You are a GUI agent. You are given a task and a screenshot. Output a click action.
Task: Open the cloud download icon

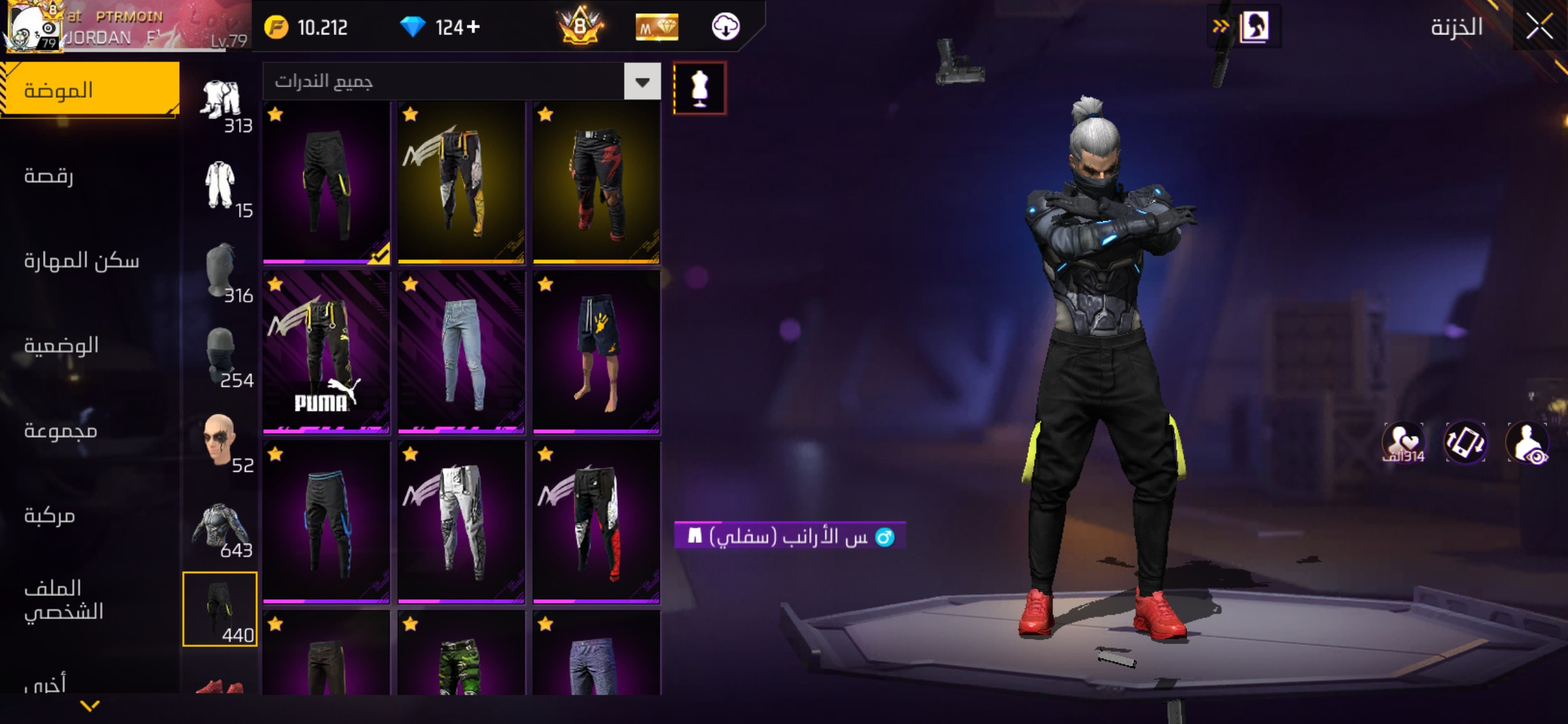725,27
